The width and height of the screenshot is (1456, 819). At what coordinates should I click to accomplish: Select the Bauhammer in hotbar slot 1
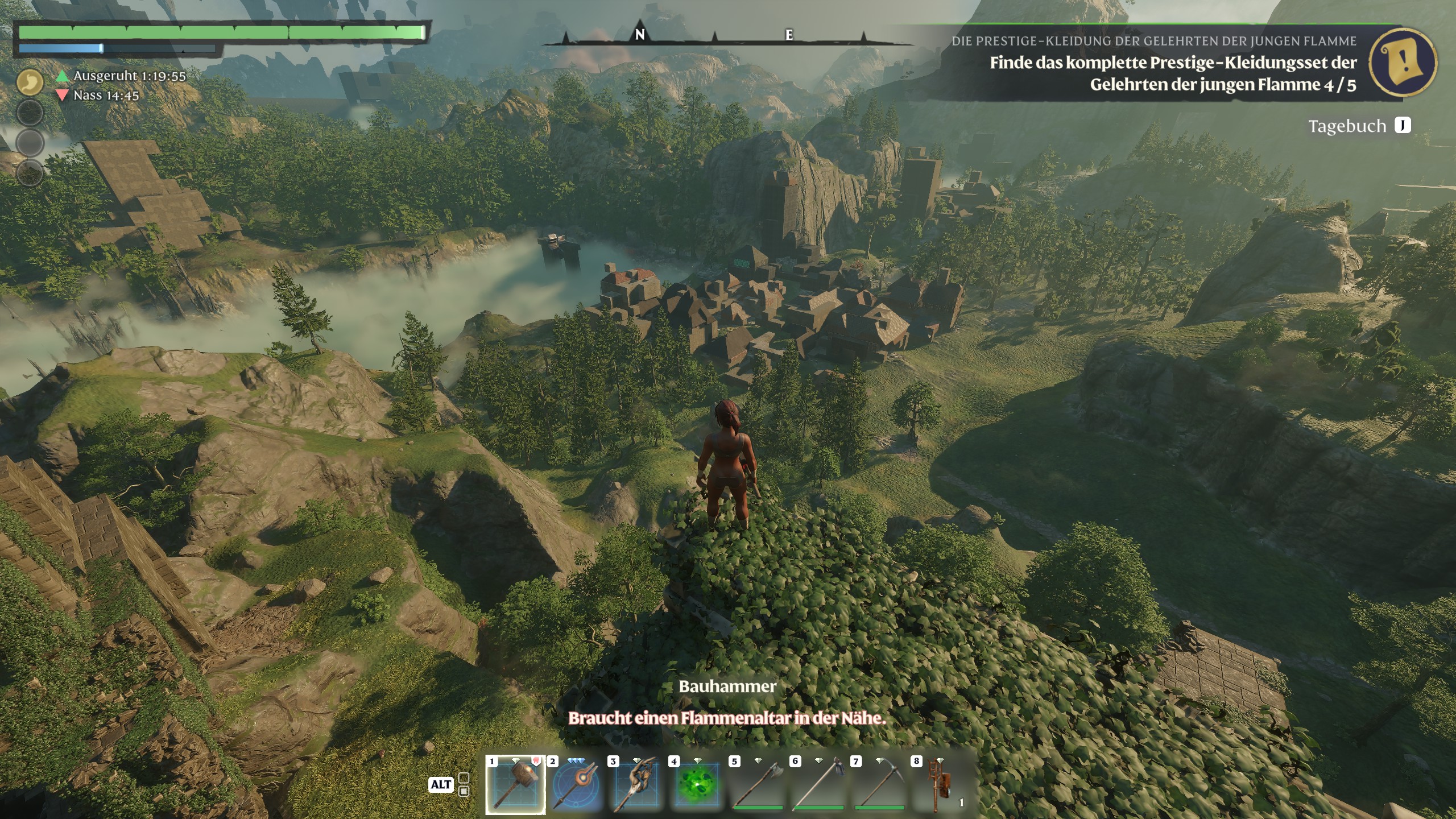click(515, 784)
